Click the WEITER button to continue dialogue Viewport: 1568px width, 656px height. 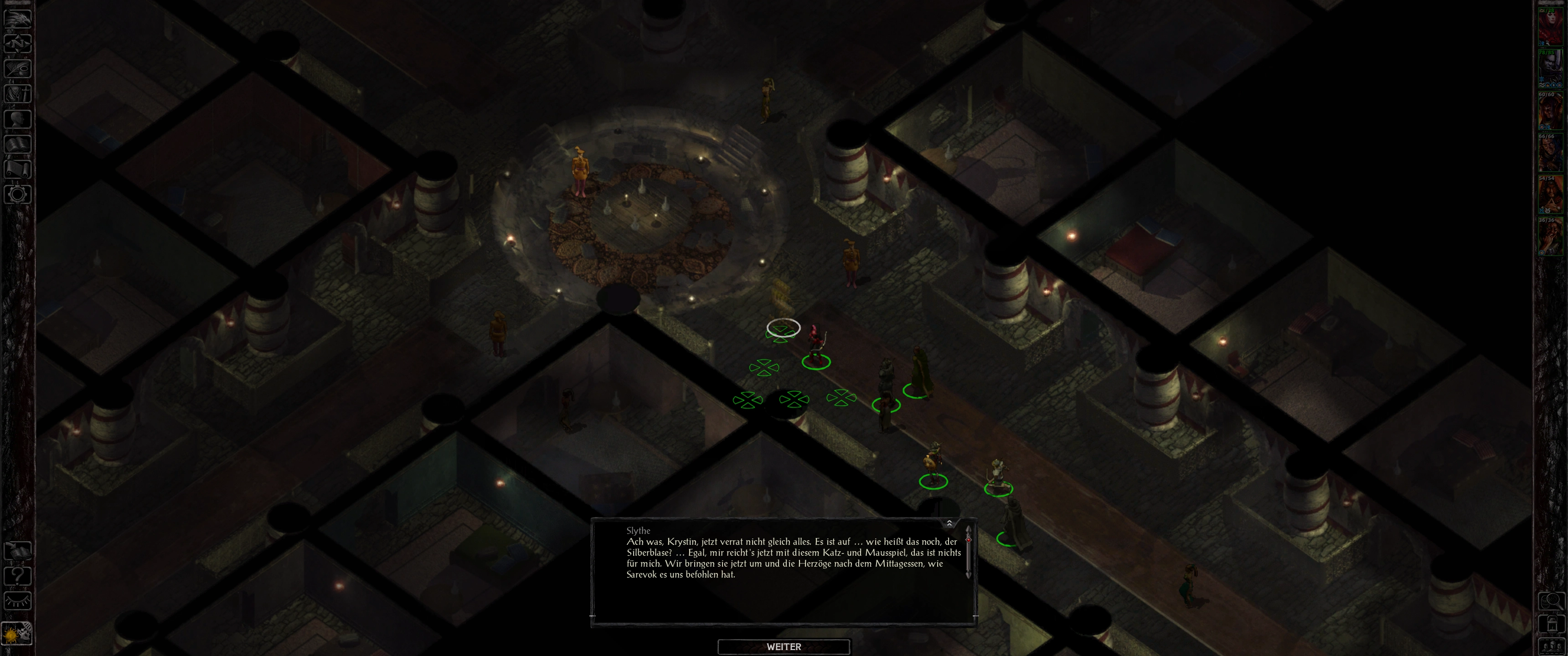784,646
